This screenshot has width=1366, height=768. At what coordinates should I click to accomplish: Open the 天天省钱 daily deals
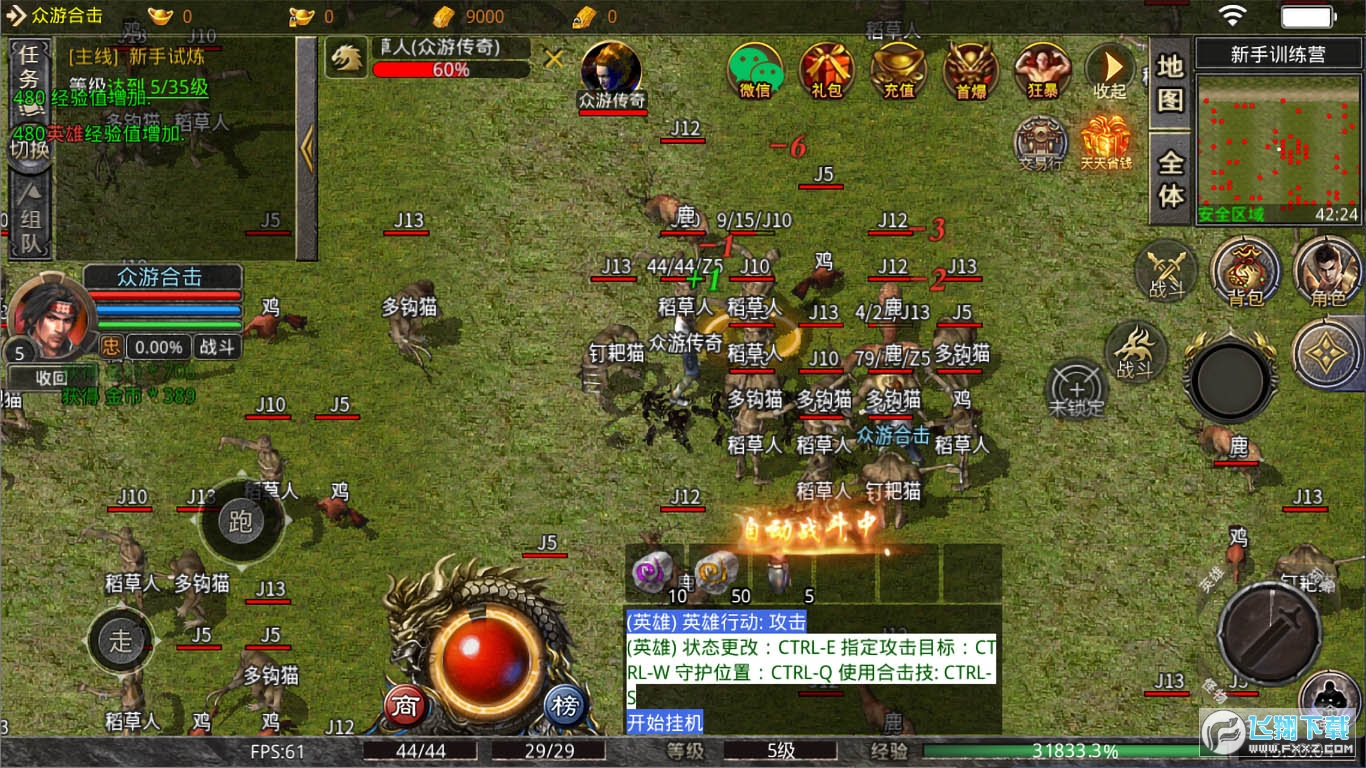tap(1105, 142)
